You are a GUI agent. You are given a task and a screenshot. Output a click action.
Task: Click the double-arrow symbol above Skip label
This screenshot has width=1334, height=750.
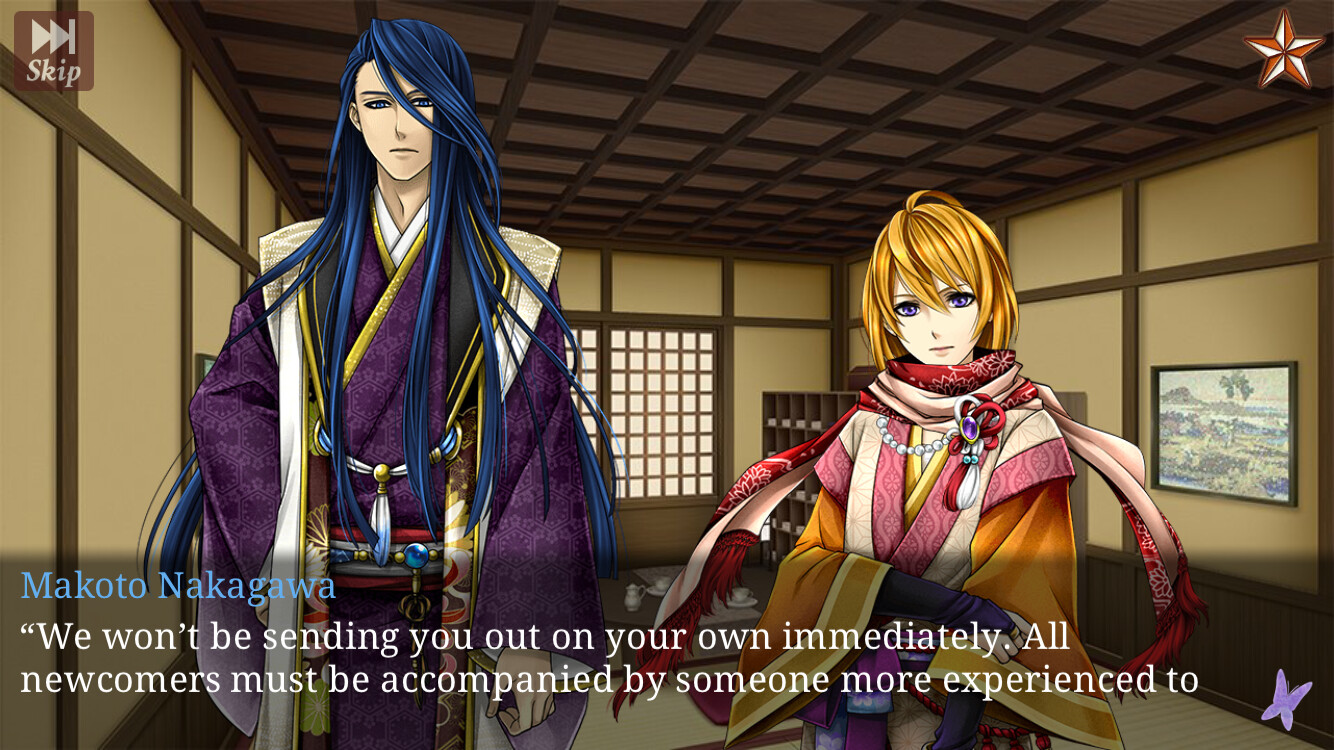click(x=53, y=38)
